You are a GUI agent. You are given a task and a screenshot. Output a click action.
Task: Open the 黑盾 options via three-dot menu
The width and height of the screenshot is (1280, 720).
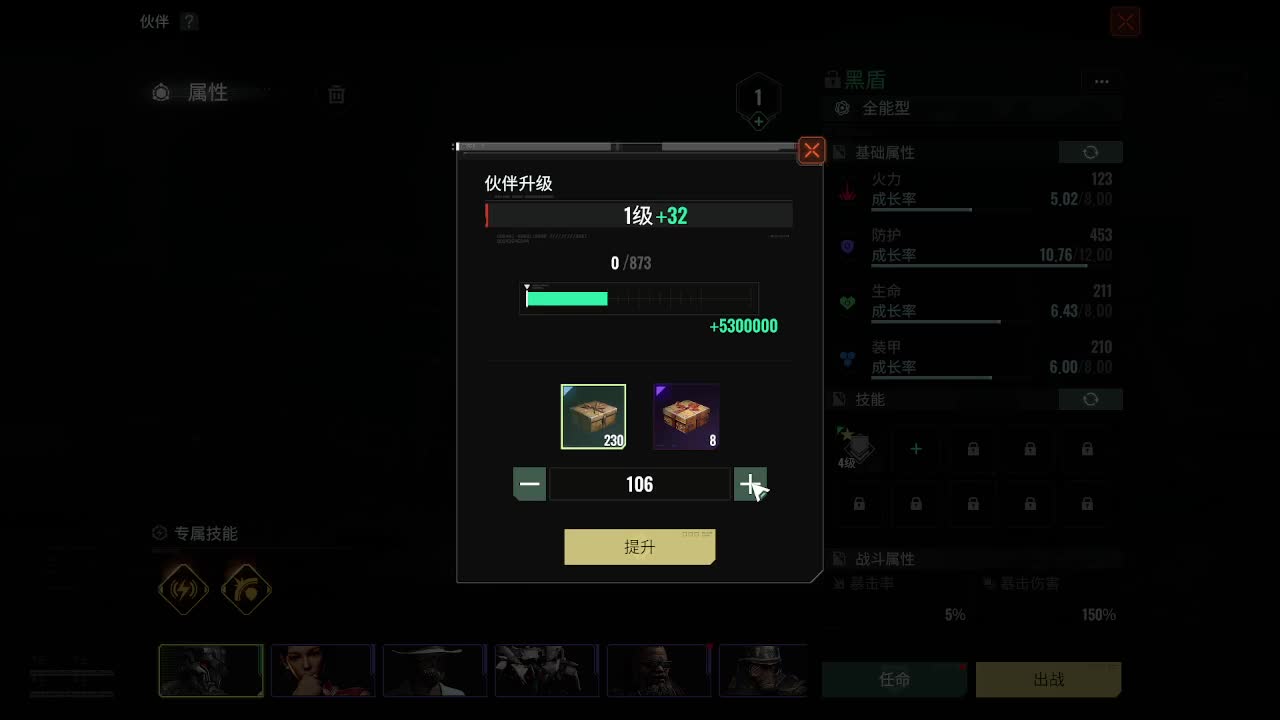pos(1102,81)
